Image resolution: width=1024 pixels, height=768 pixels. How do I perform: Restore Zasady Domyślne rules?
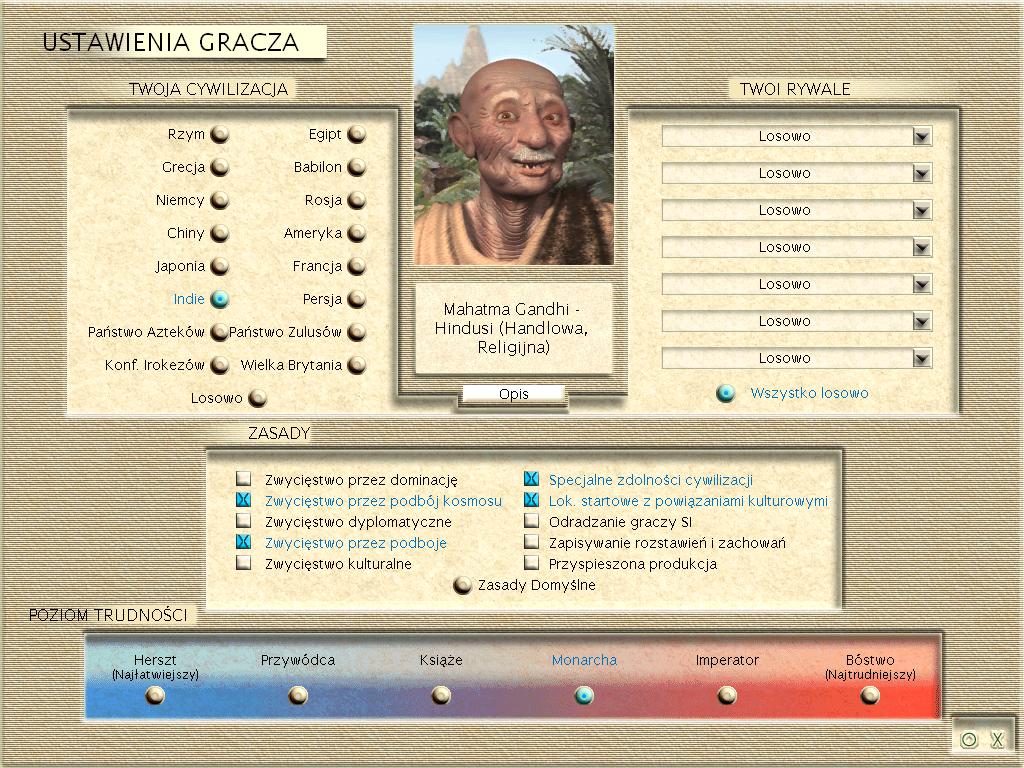click(462, 585)
